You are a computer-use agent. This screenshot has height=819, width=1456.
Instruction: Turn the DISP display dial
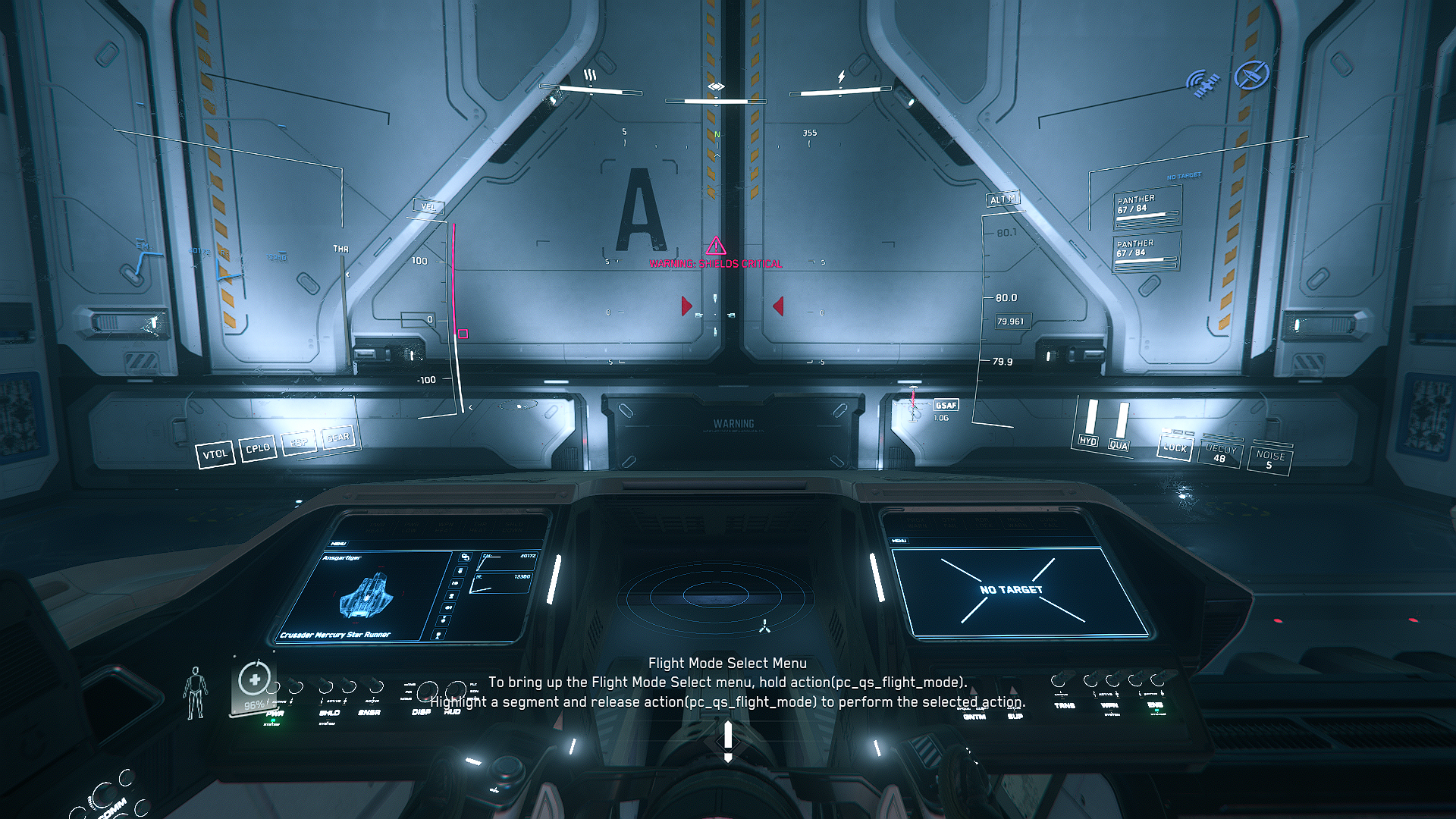(428, 690)
